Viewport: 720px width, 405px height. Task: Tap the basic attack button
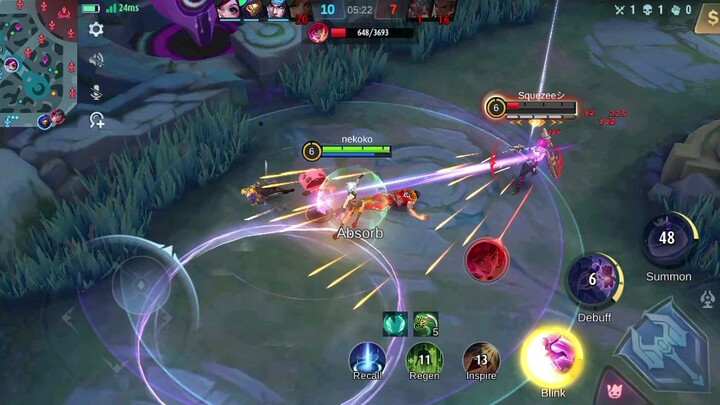(x=660, y=345)
